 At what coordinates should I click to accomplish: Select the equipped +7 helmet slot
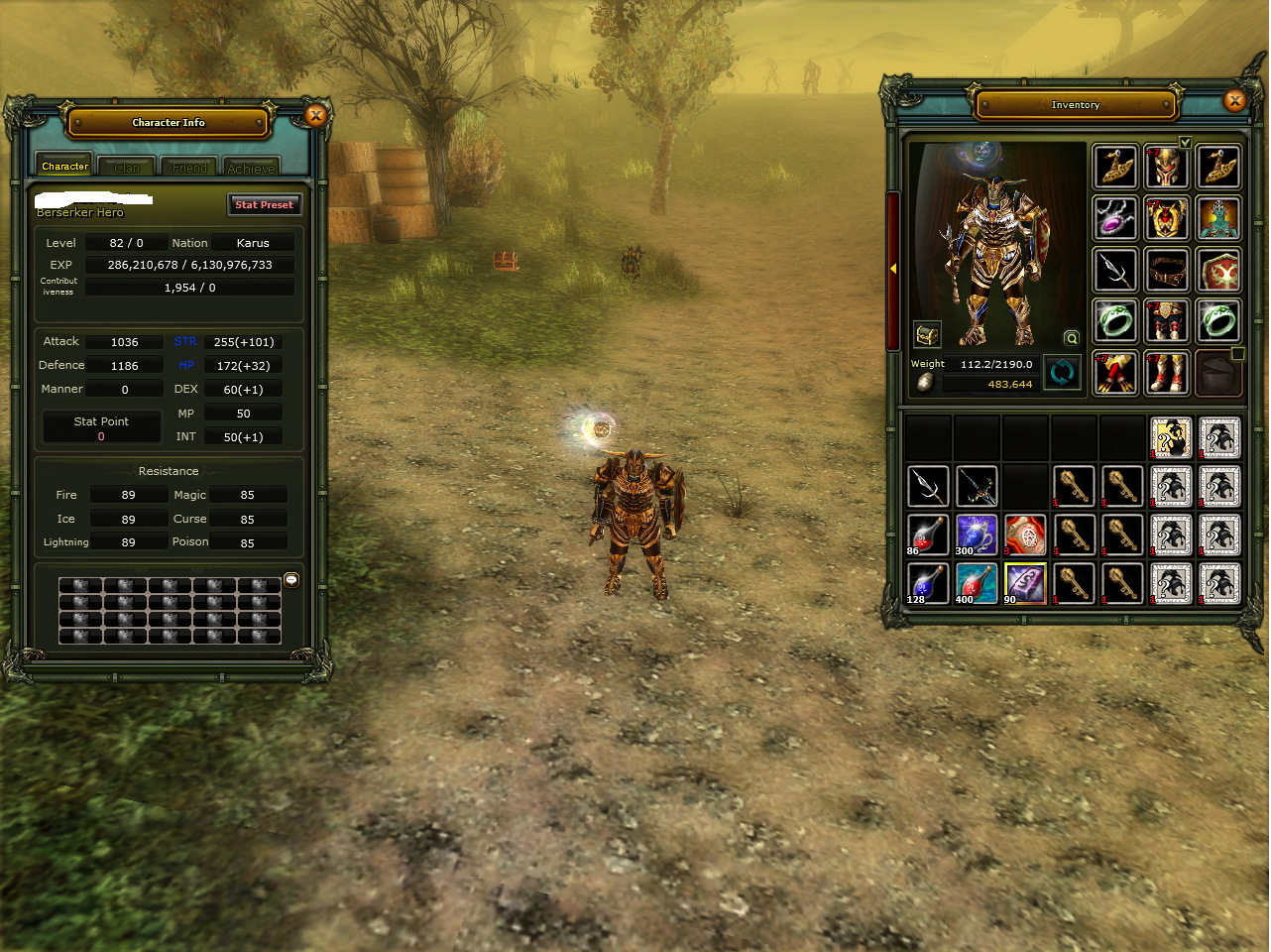pyautogui.click(x=1167, y=167)
